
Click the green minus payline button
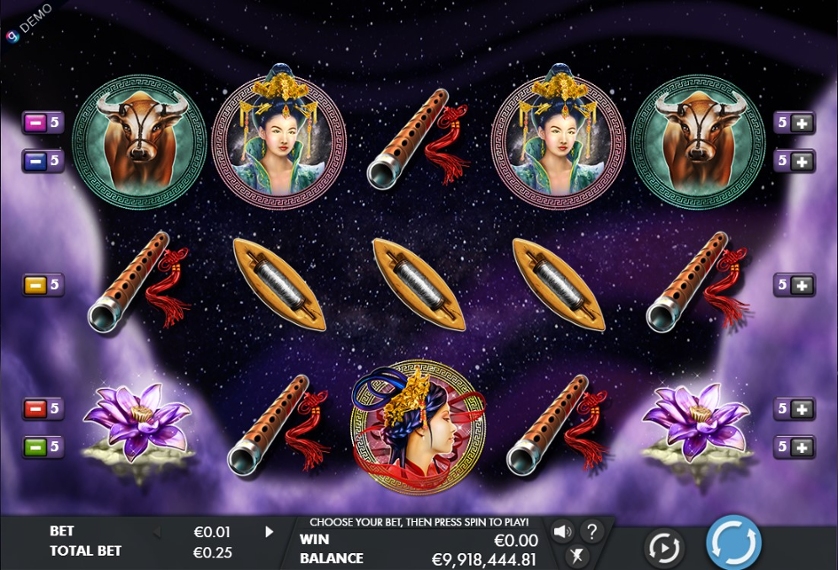coord(35,446)
